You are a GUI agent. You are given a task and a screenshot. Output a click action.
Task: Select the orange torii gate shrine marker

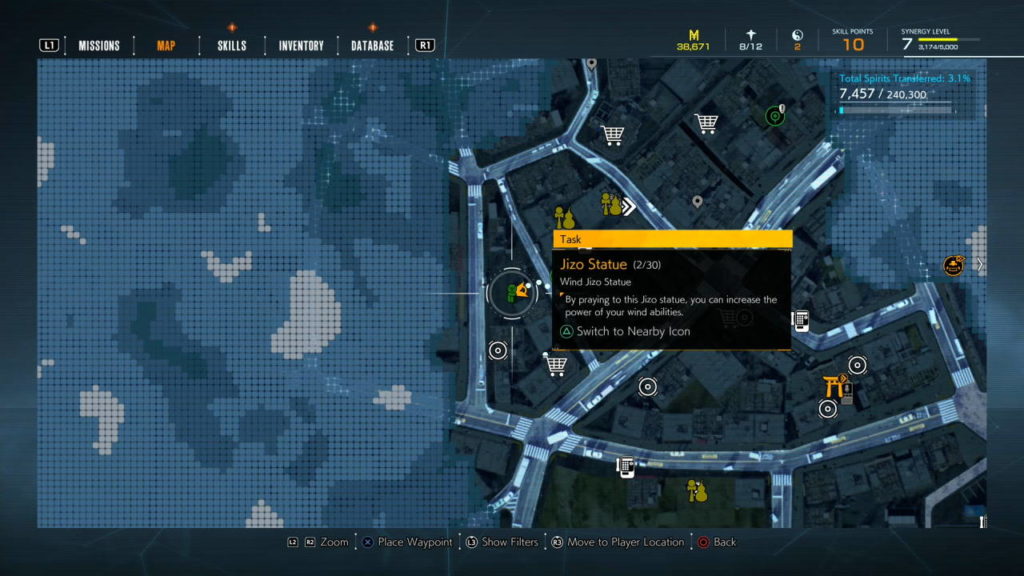(x=834, y=385)
